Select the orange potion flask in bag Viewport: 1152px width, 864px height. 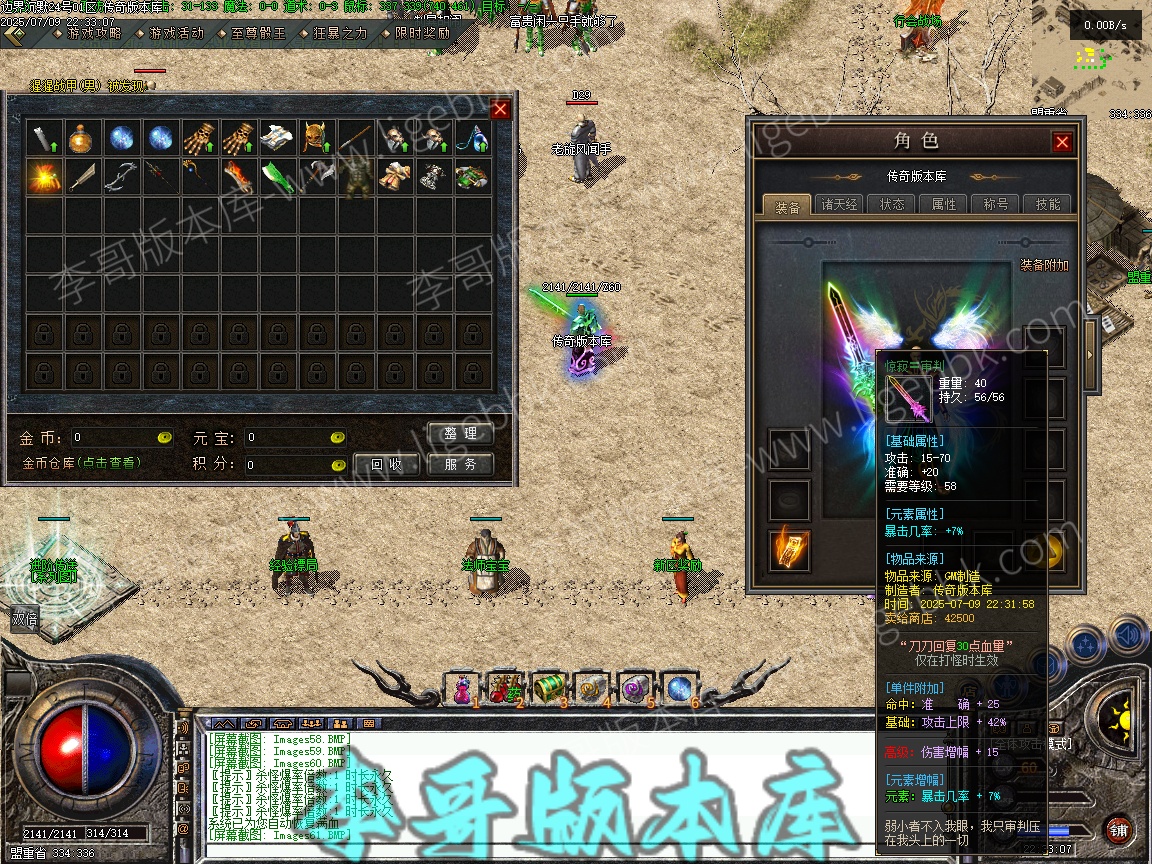click(81, 137)
